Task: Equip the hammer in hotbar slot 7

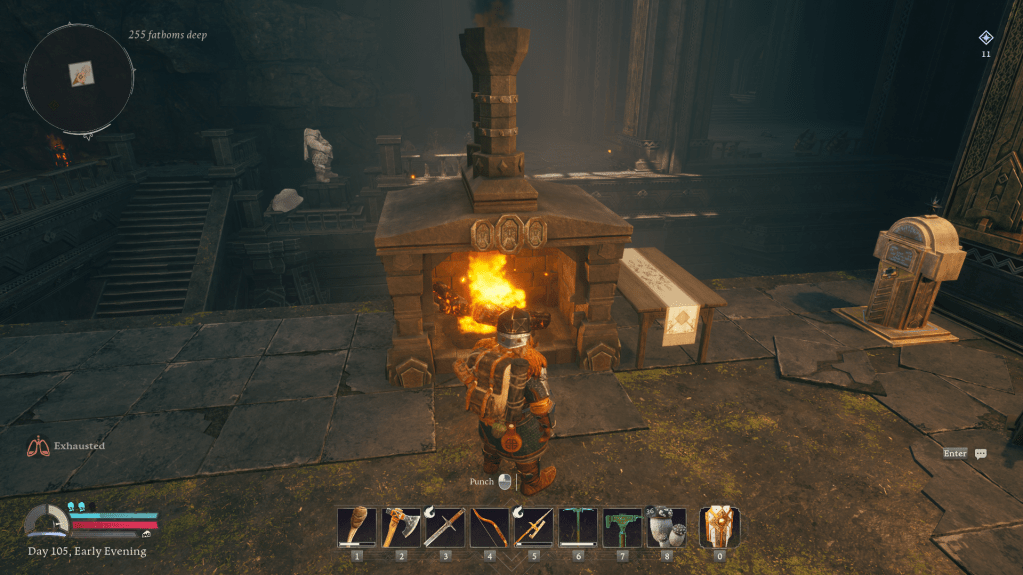Action: click(x=622, y=527)
